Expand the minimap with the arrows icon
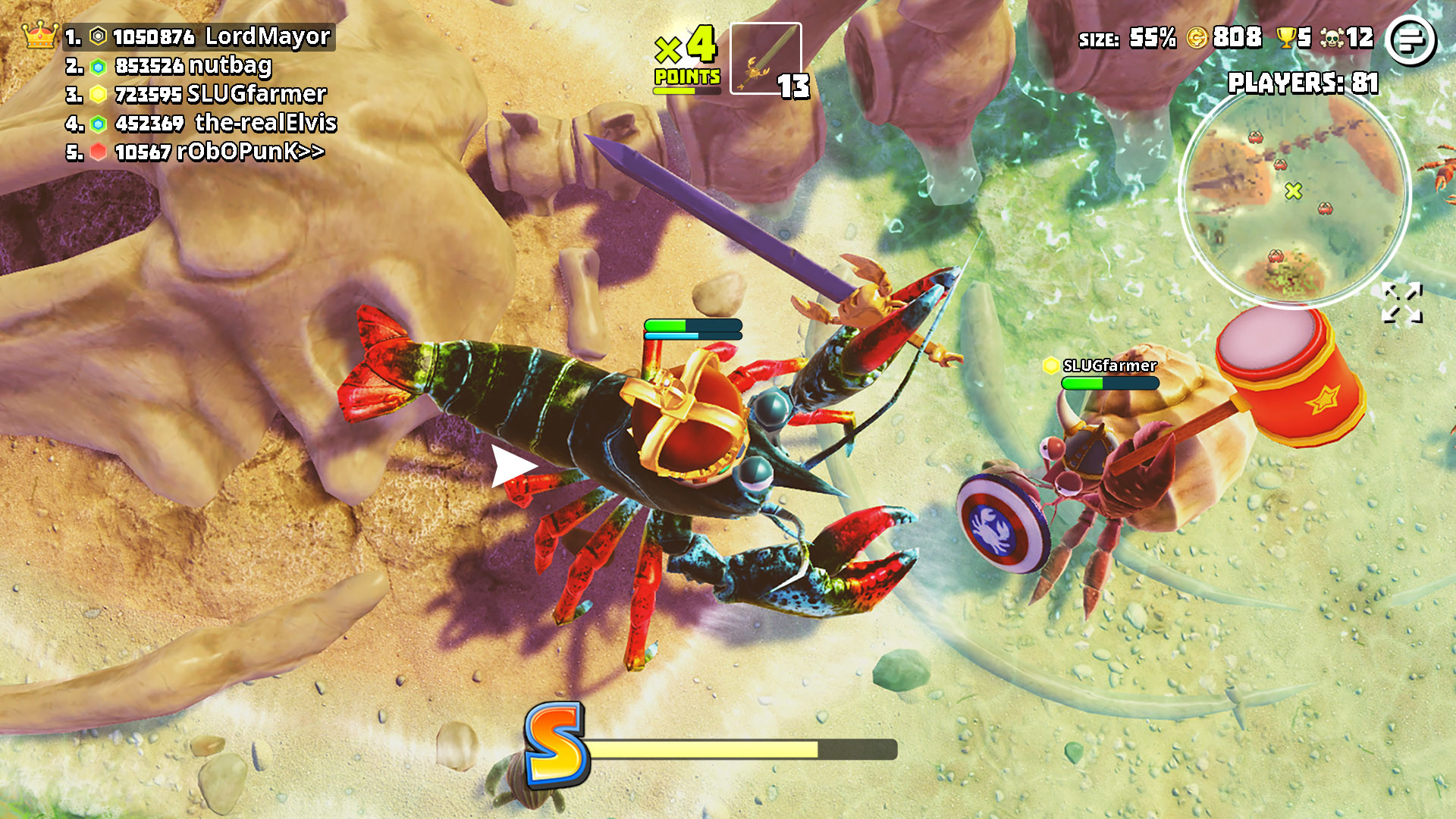 click(x=1401, y=303)
